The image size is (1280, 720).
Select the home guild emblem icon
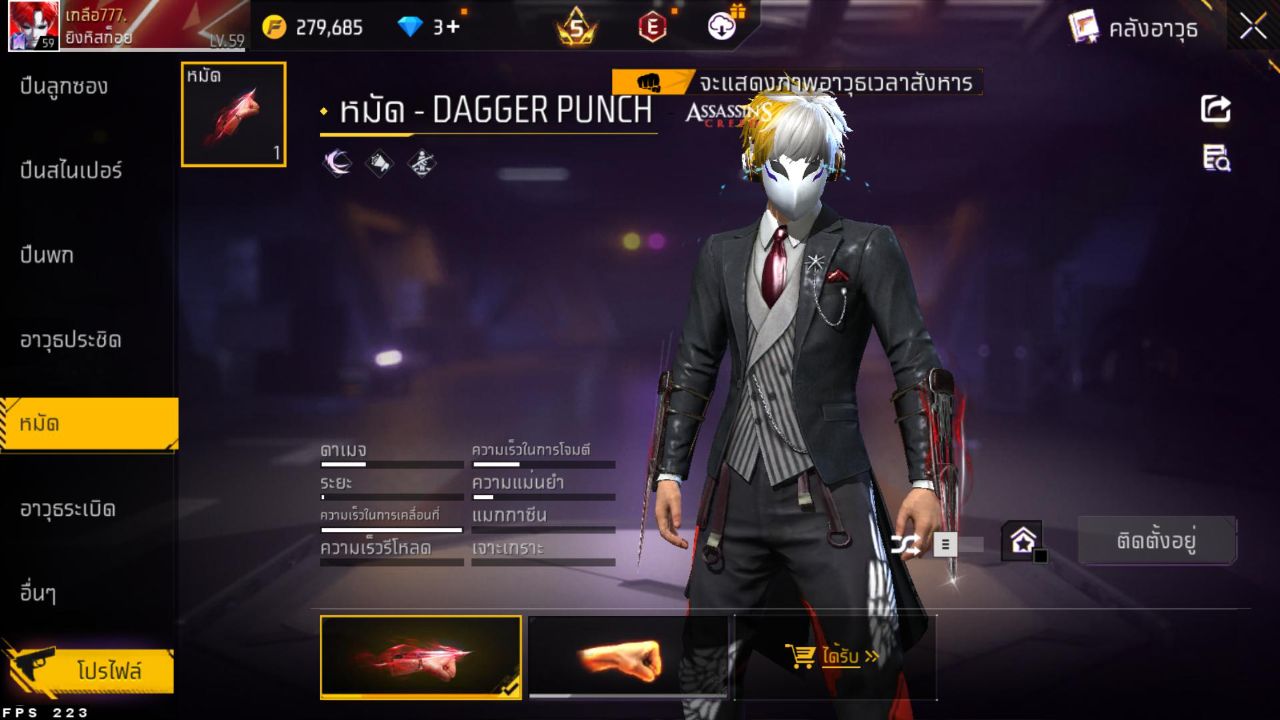coord(1019,541)
